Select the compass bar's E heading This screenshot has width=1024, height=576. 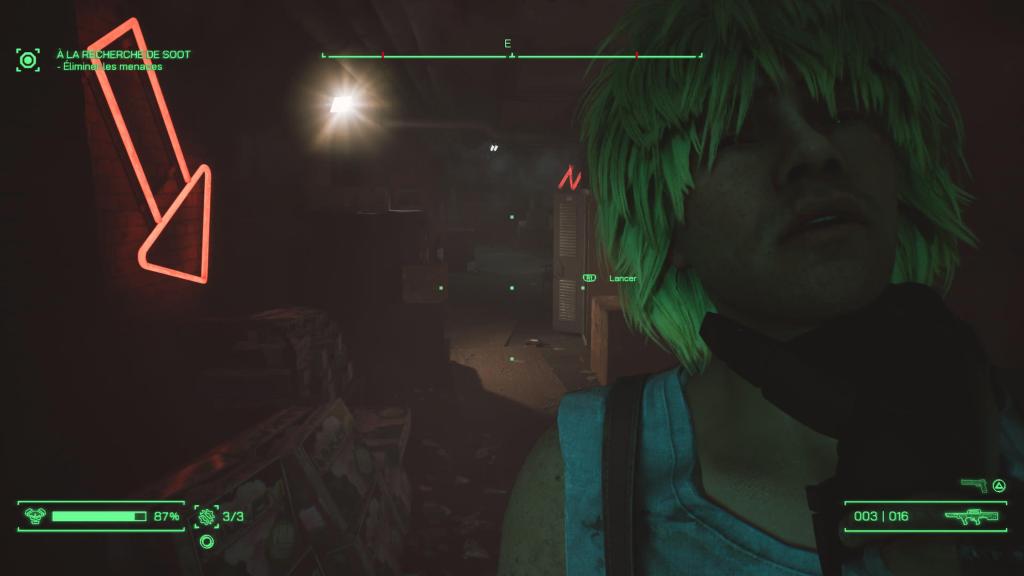[508, 44]
